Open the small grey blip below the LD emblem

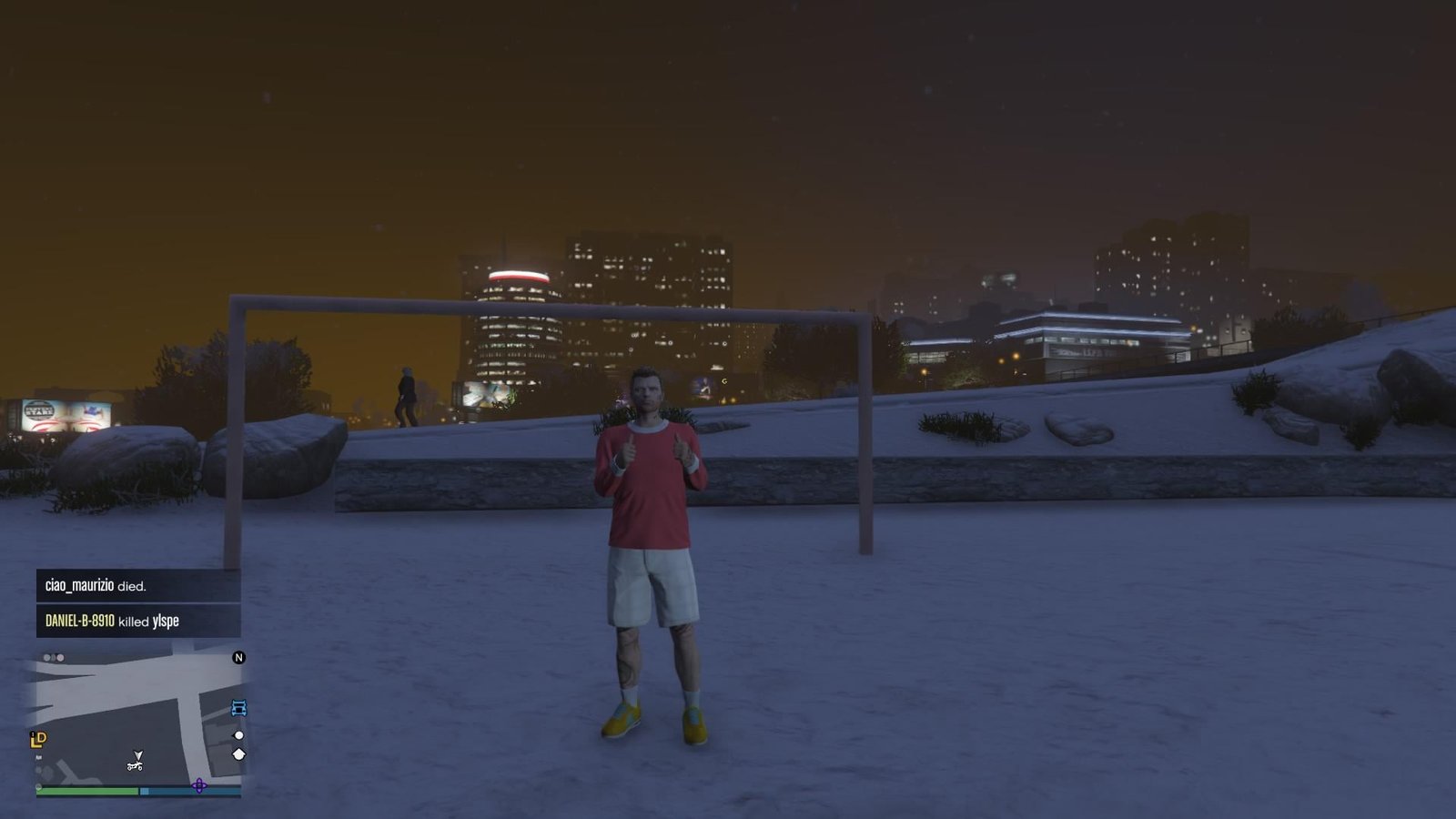(x=39, y=756)
